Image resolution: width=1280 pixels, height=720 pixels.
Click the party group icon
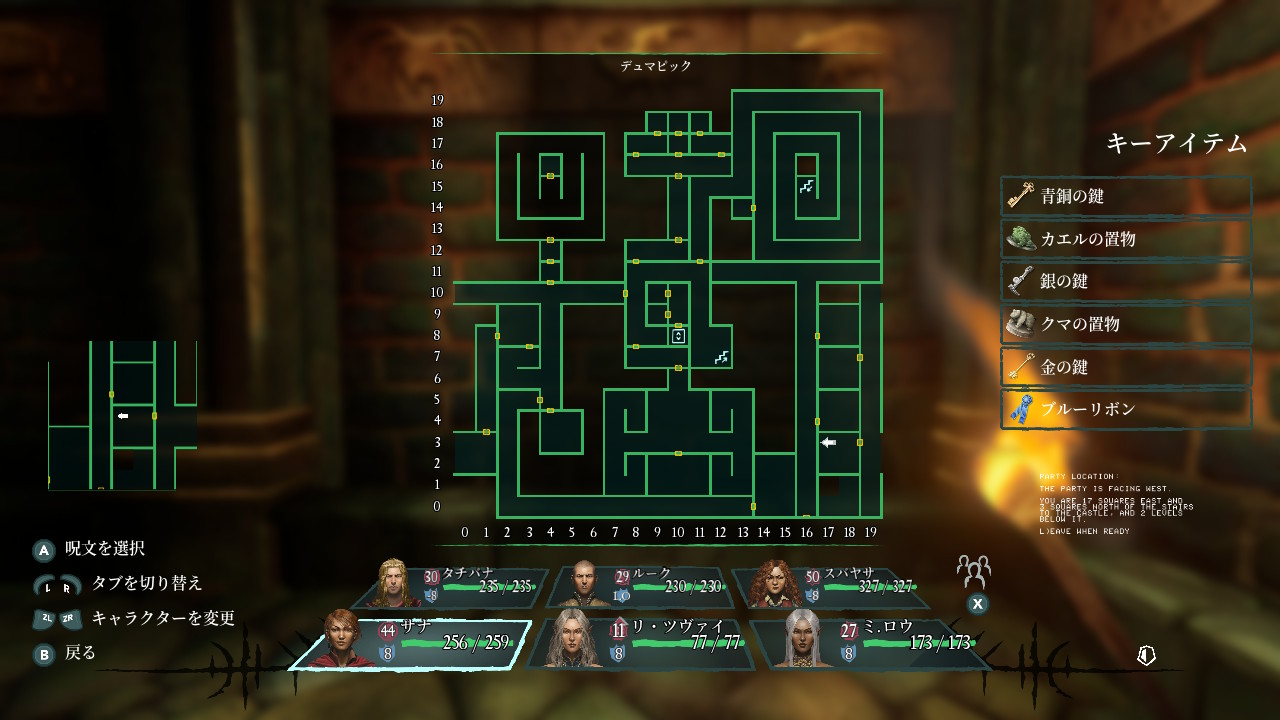point(972,571)
